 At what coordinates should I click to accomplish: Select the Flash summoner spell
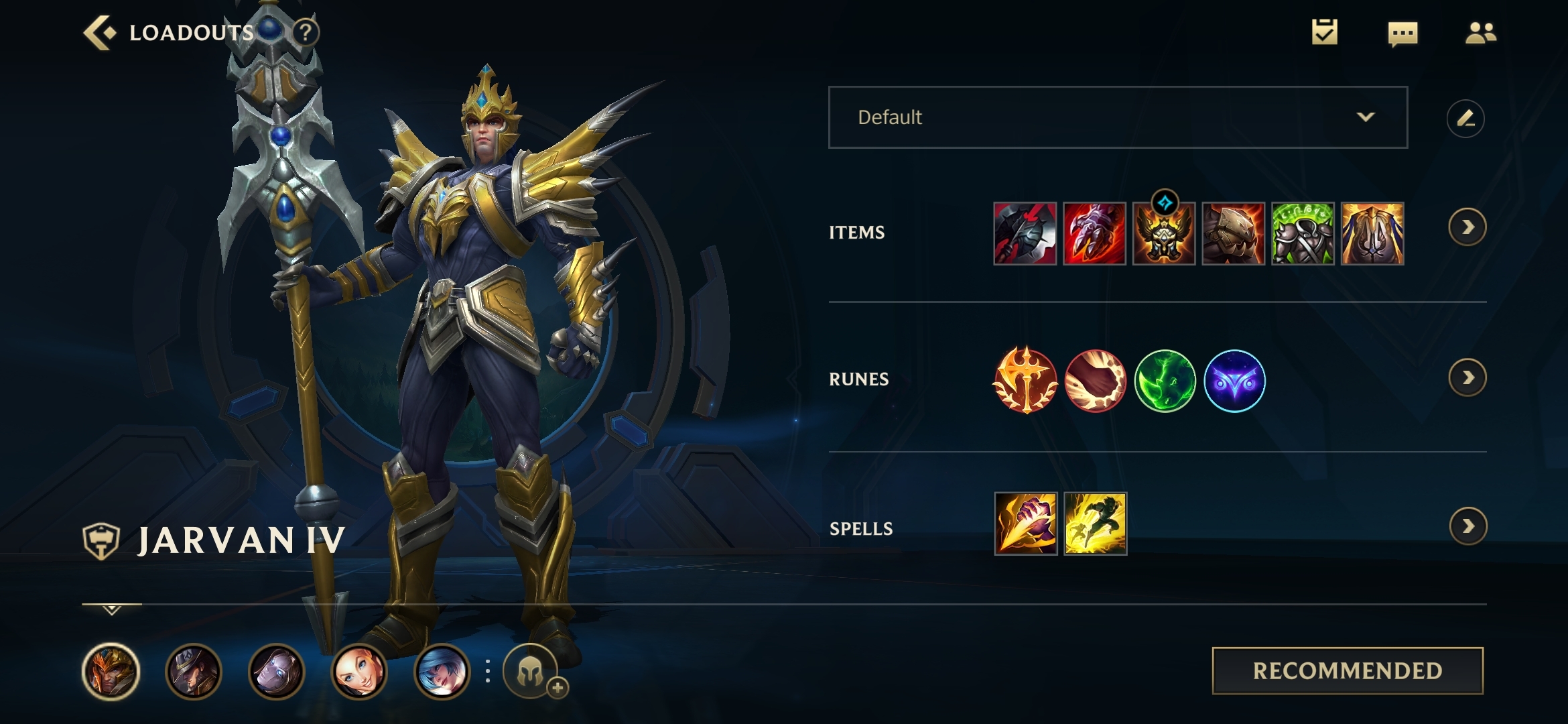click(1095, 524)
